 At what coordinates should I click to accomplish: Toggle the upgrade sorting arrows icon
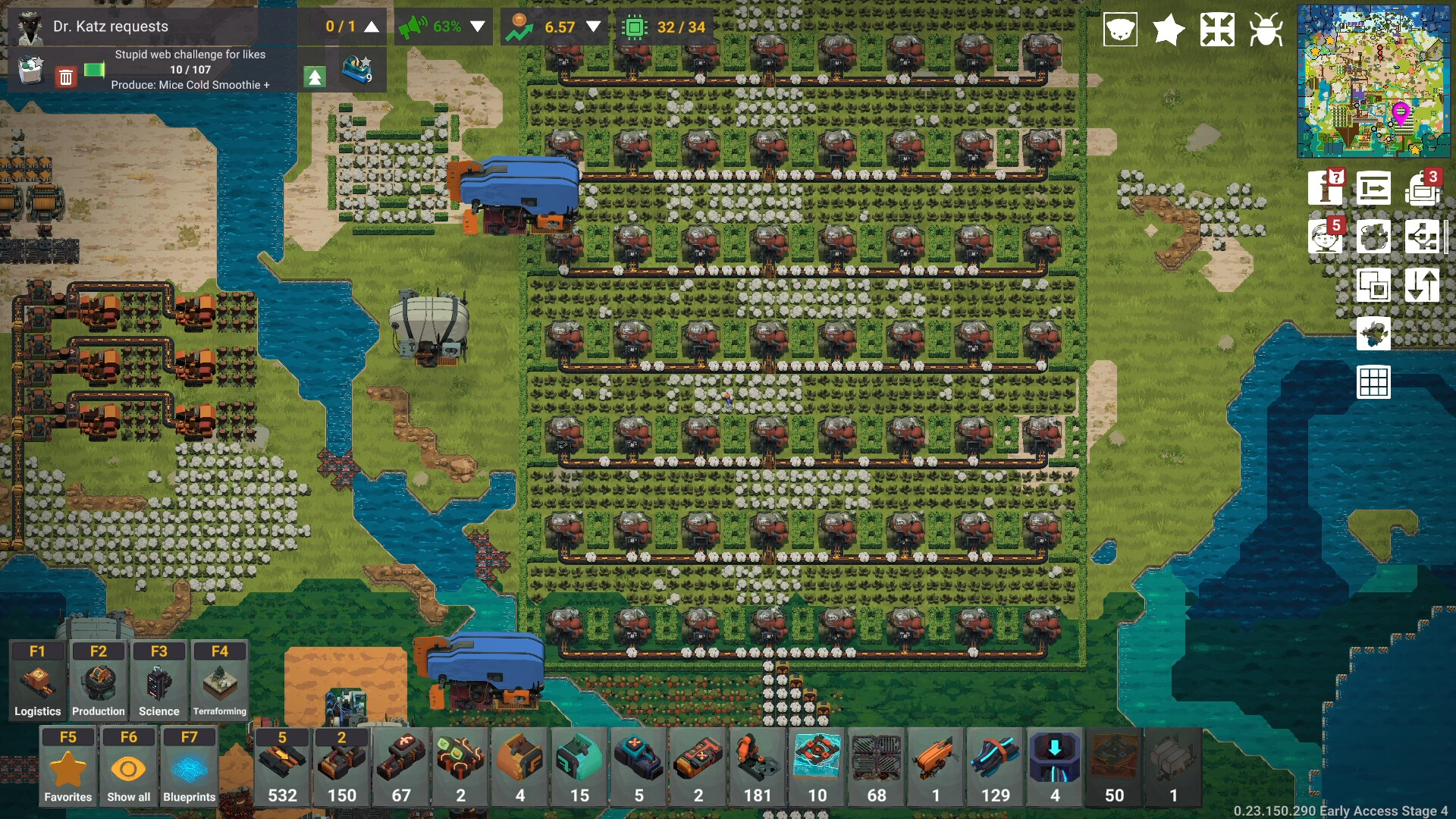tap(1423, 285)
